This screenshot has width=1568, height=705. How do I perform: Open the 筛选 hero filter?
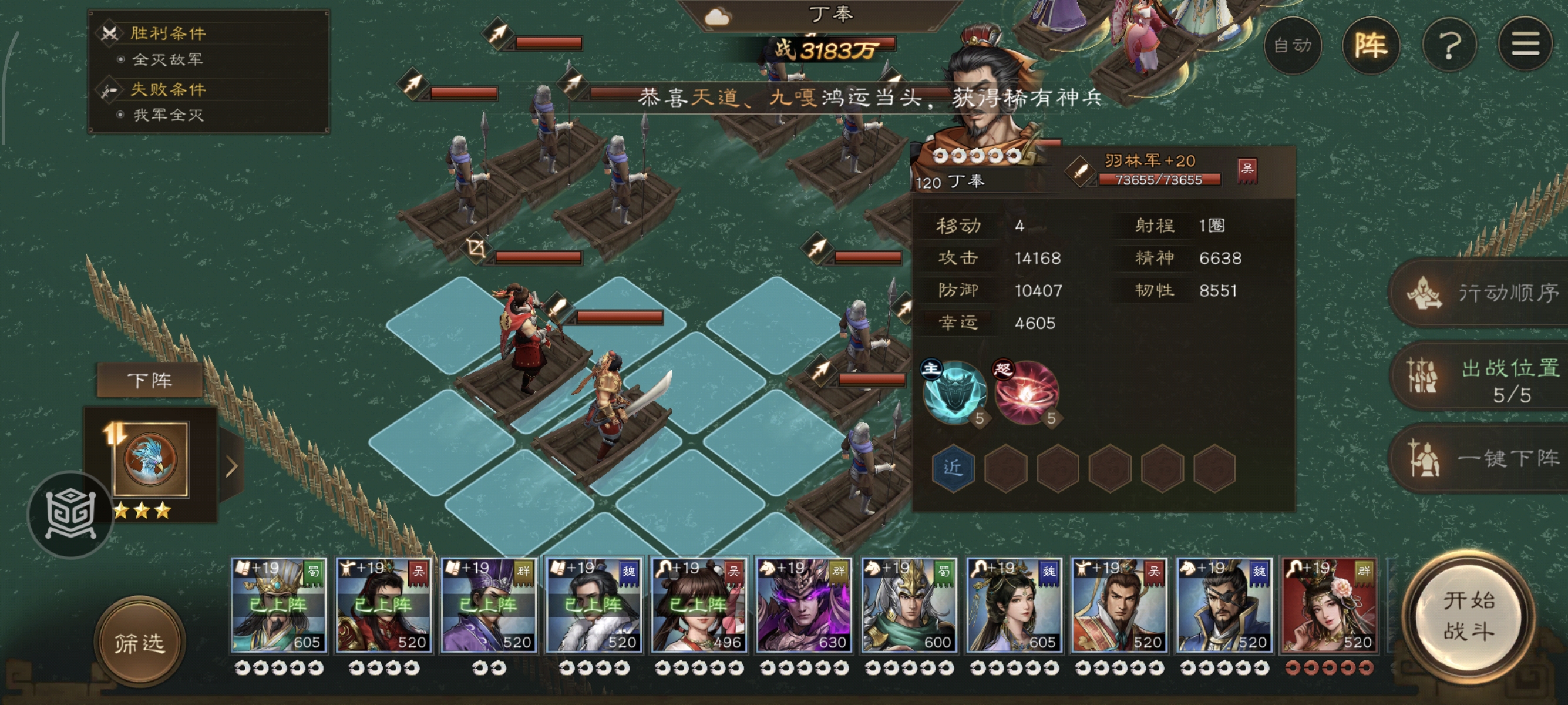[x=139, y=642]
